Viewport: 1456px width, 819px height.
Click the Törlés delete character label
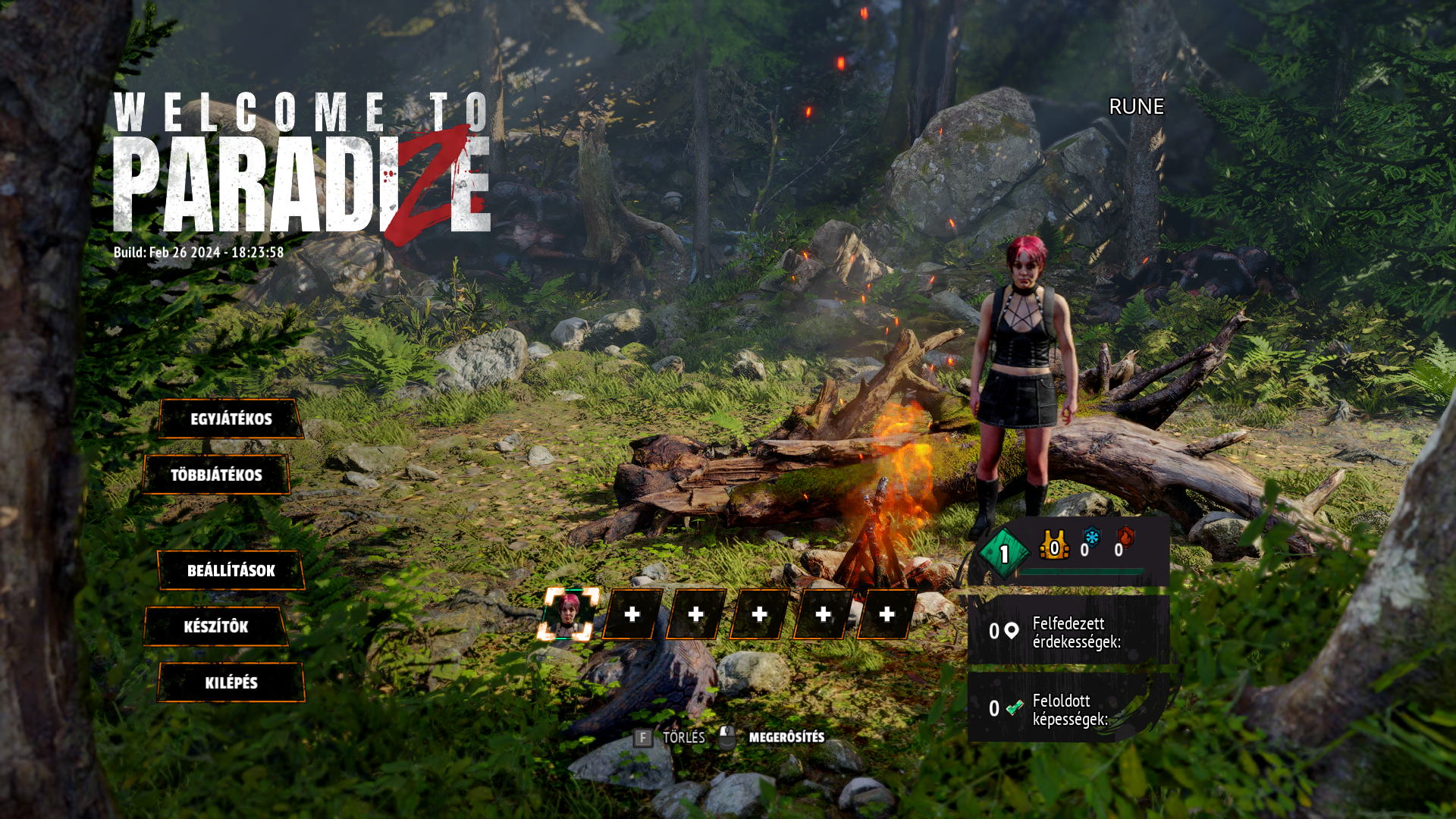pos(683,737)
